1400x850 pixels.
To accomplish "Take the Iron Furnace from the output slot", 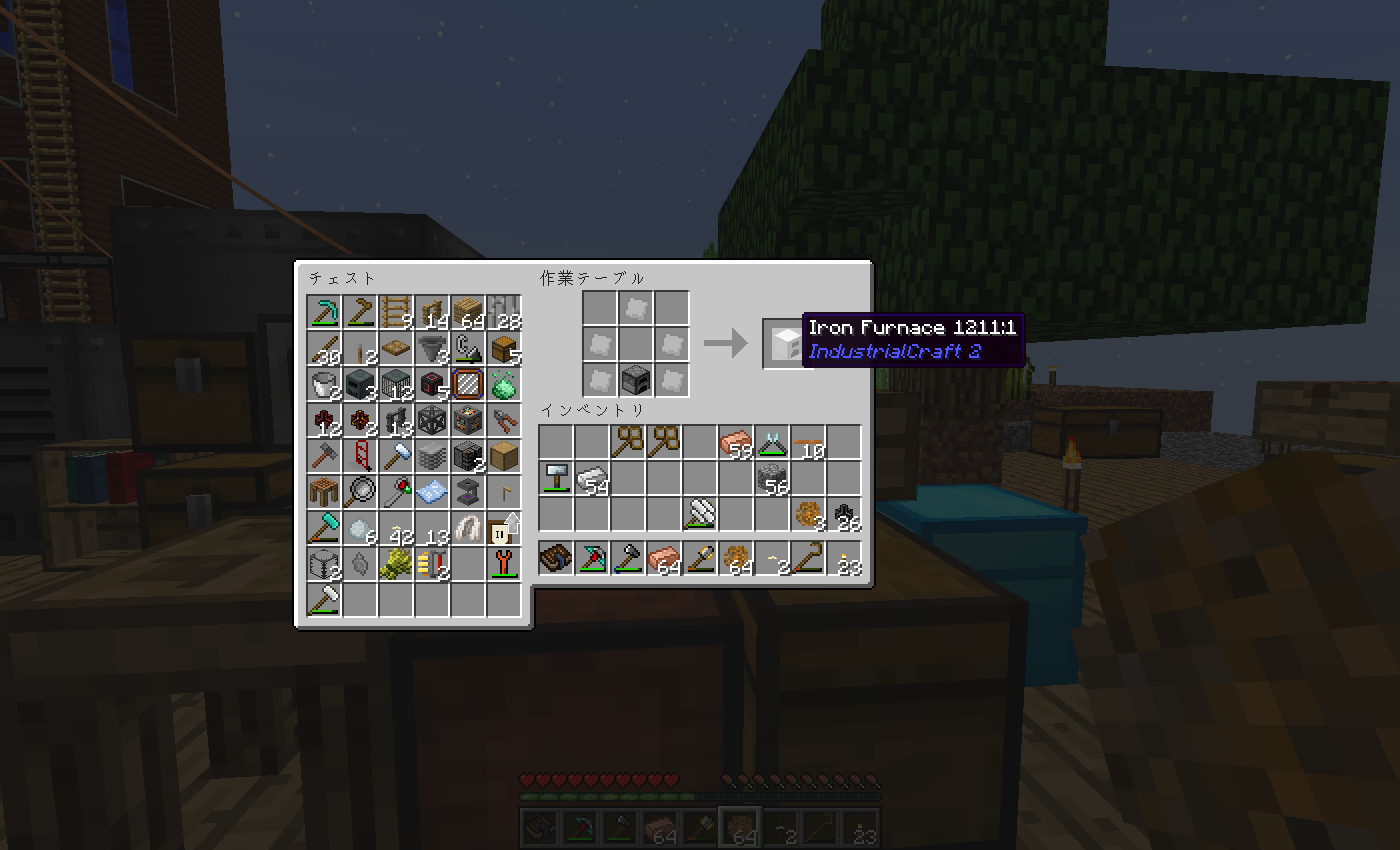I will point(782,344).
